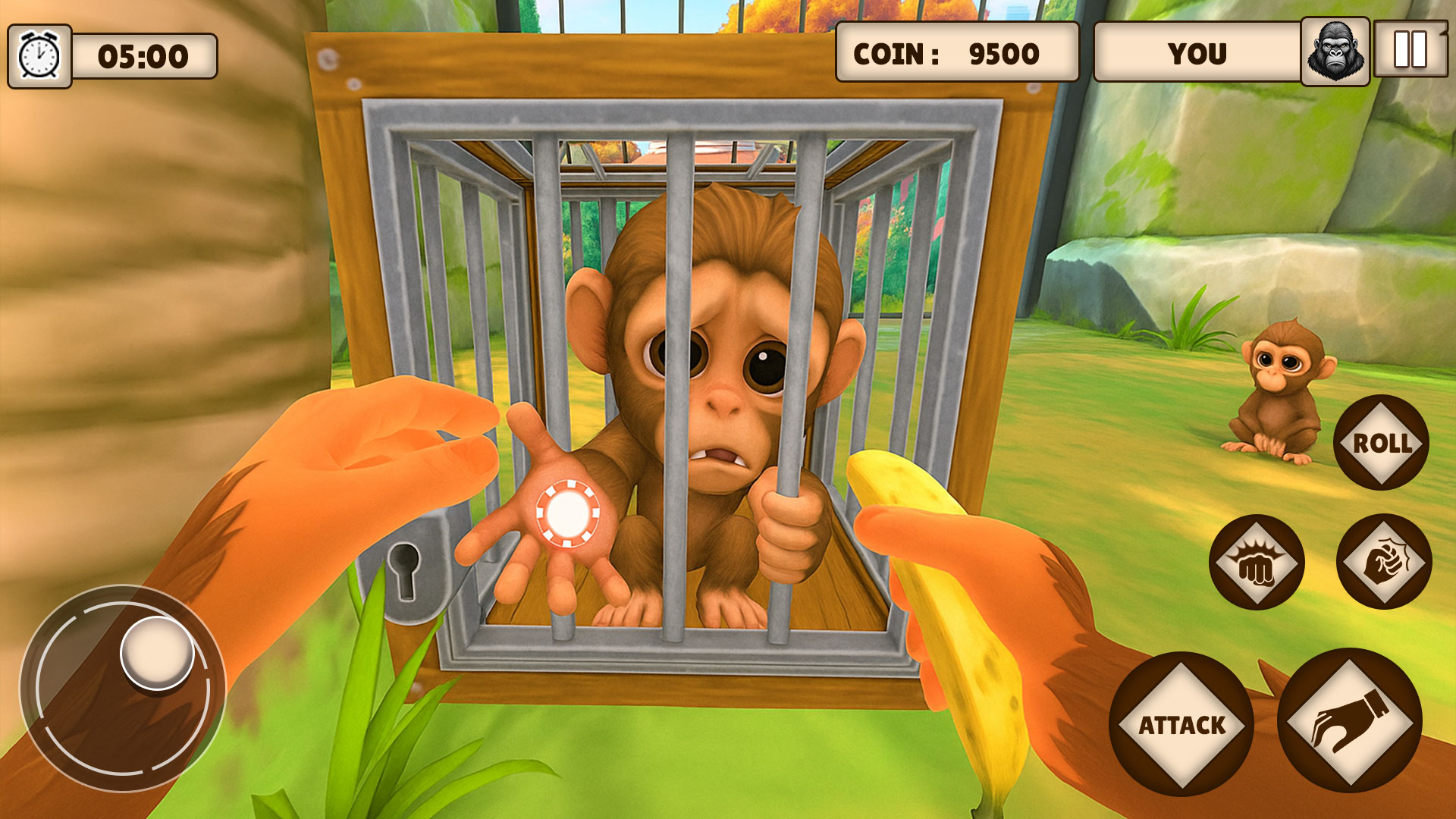Click the COIN counter showing 9500
Screen dimensions: 1456x819
(x=957, y=52)
